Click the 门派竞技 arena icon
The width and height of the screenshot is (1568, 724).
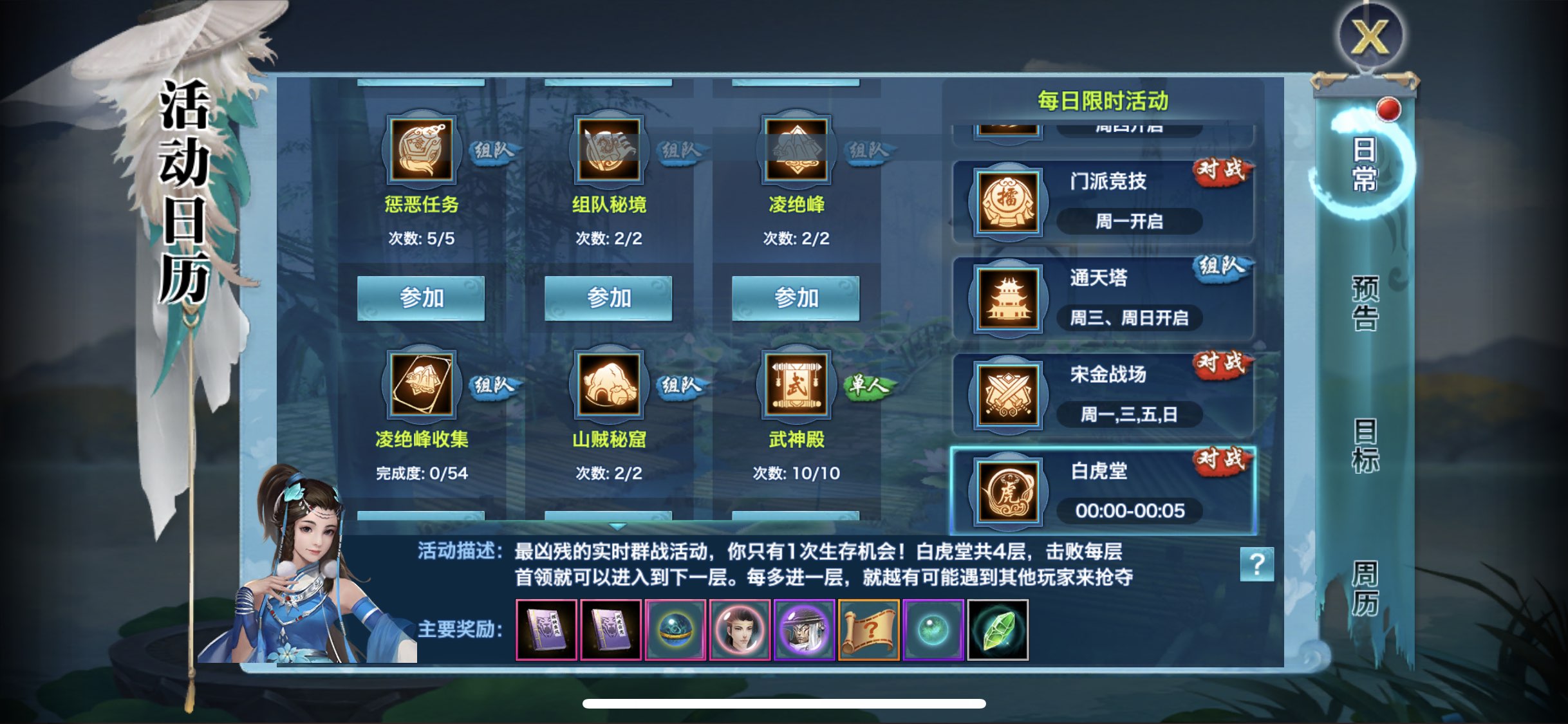point(1007,203)
